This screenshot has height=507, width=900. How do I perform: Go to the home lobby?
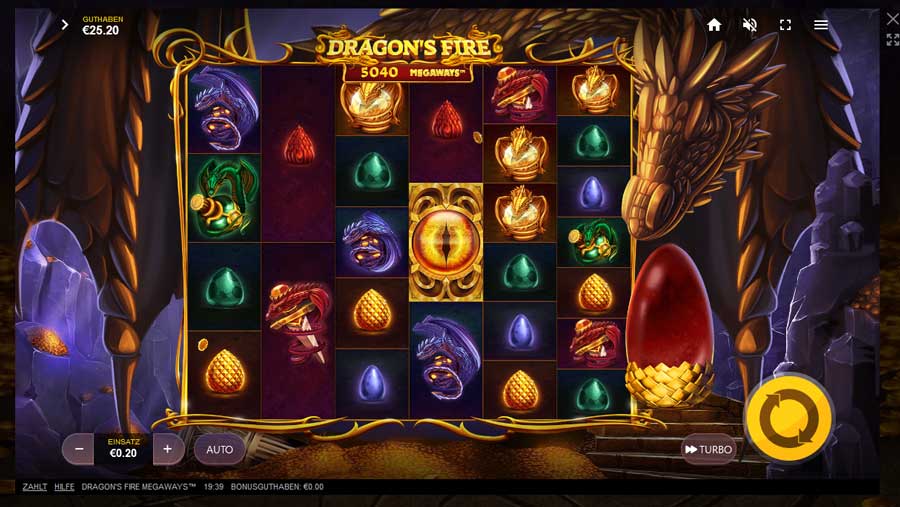714,25
